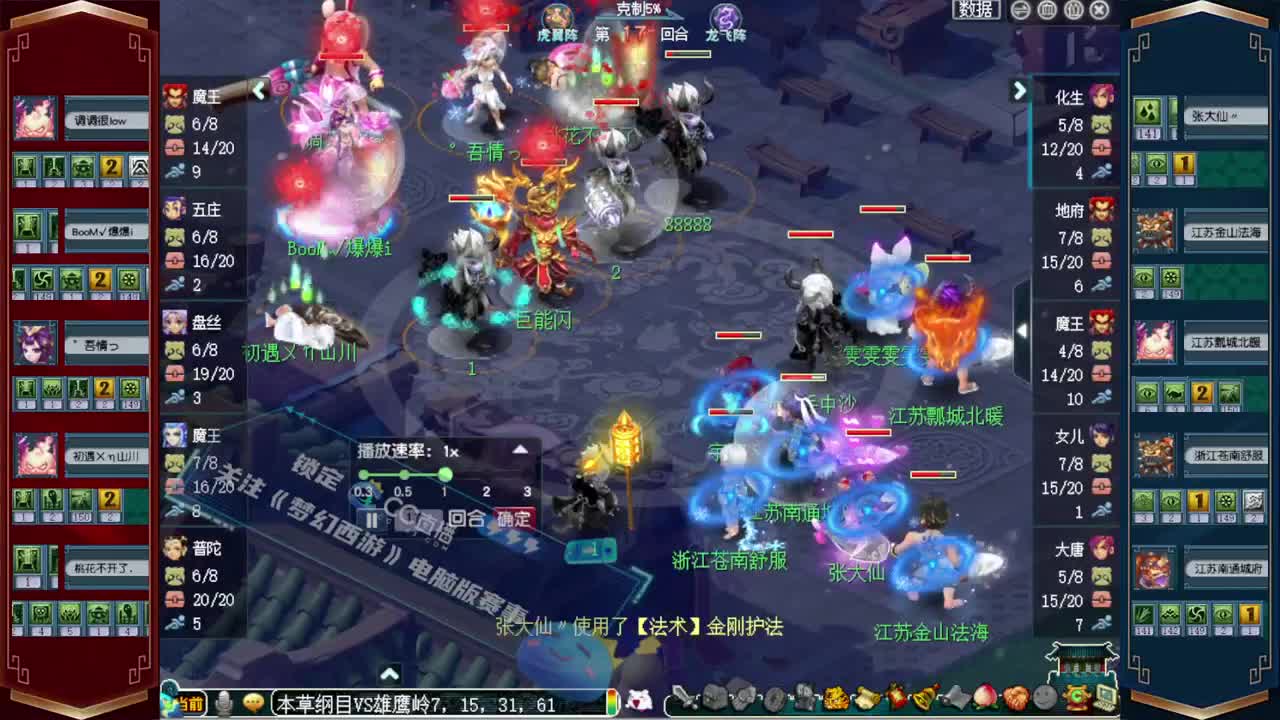Click the red 确定 confirm button
Image resolution: width=1280 pixels, height=720 pixels.
(515, 518)
